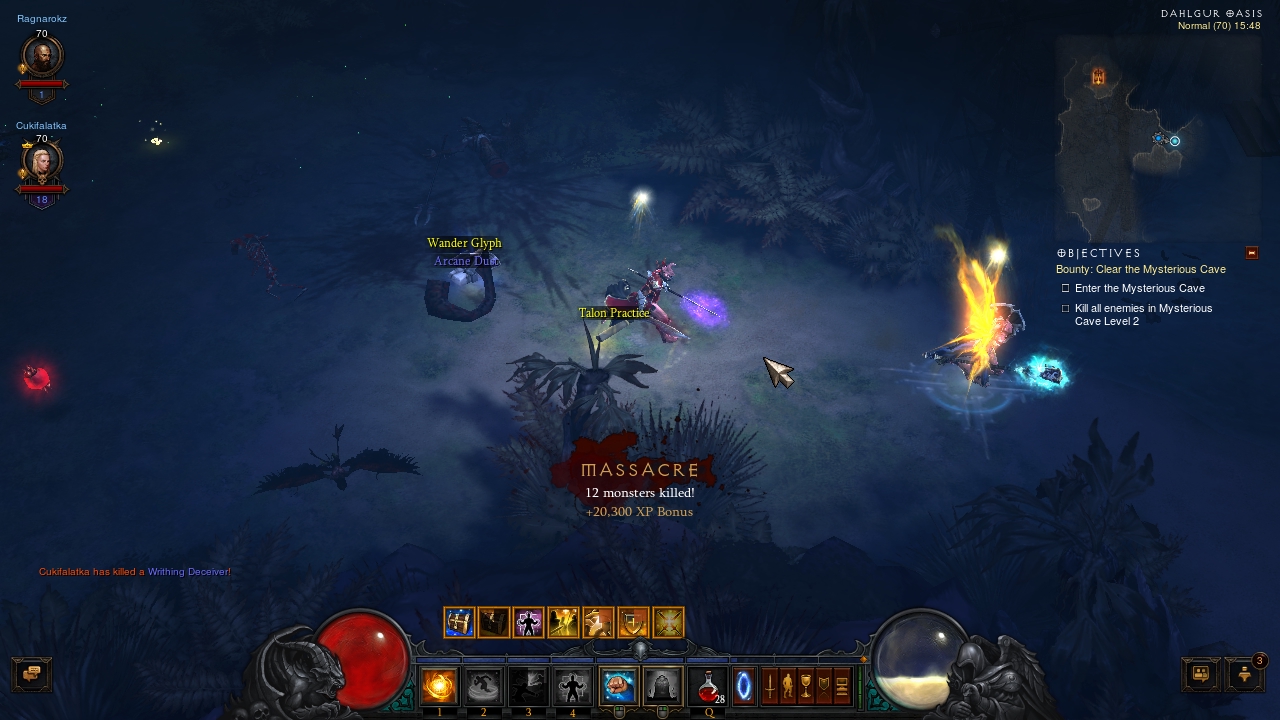Open the shield banner menu button
Screen dimensions: 1280x720
click(824, 686)
